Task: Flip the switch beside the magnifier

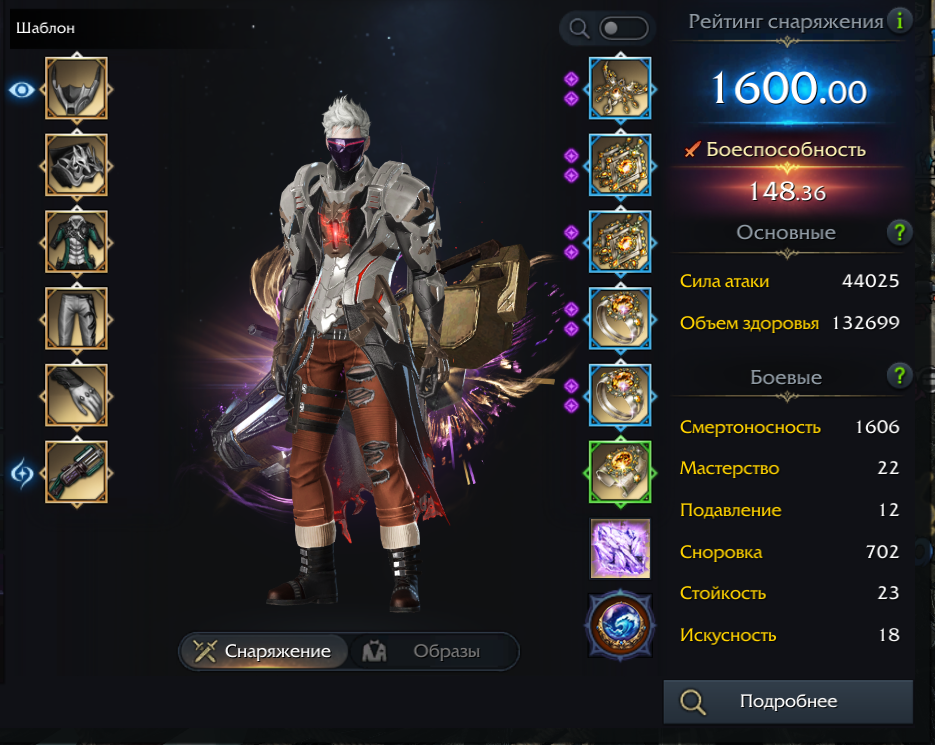Action: tap(622, 28)
